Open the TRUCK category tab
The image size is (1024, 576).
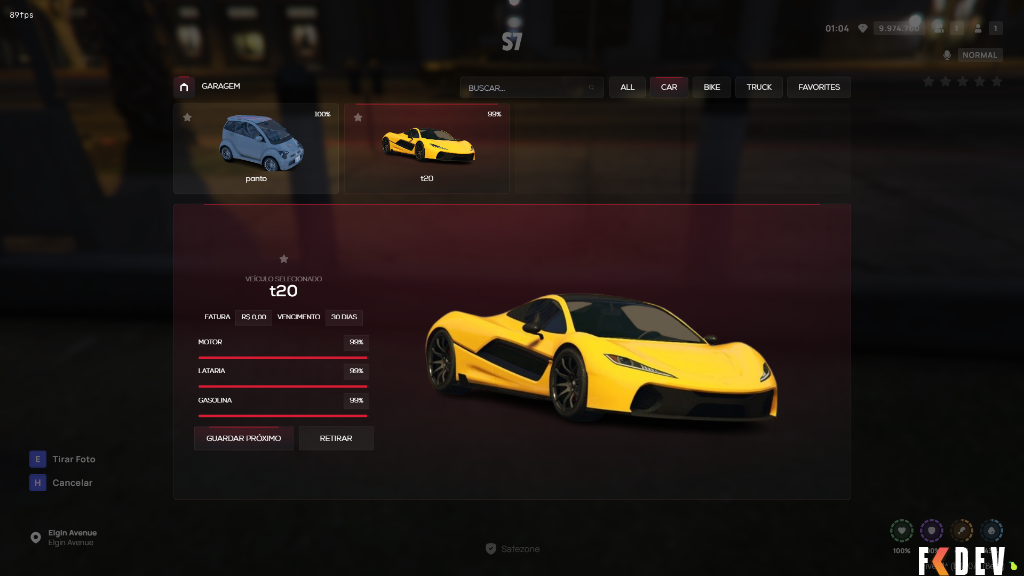point(759,88)
